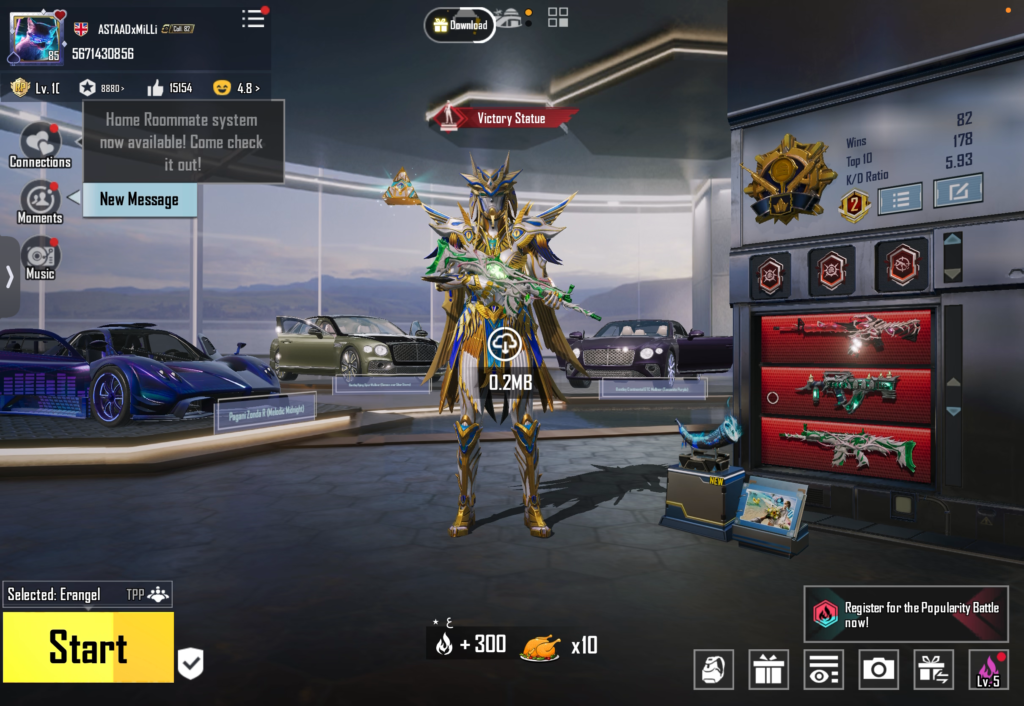1024x706 pixels.
Task: Select the Victory Statue banner
Action: pos(505,118)
